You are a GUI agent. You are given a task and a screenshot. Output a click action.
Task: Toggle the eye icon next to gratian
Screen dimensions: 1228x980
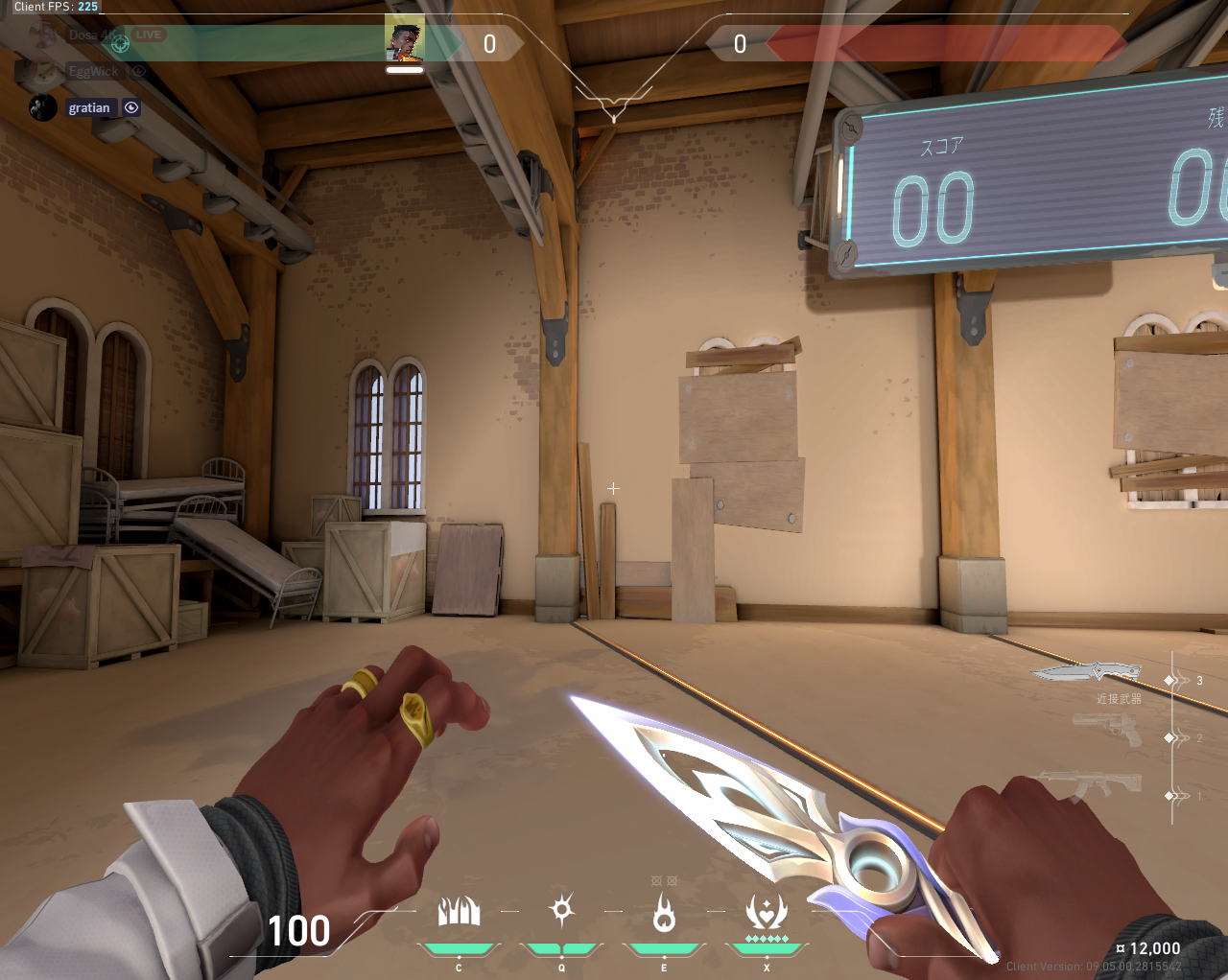[131, 108]
